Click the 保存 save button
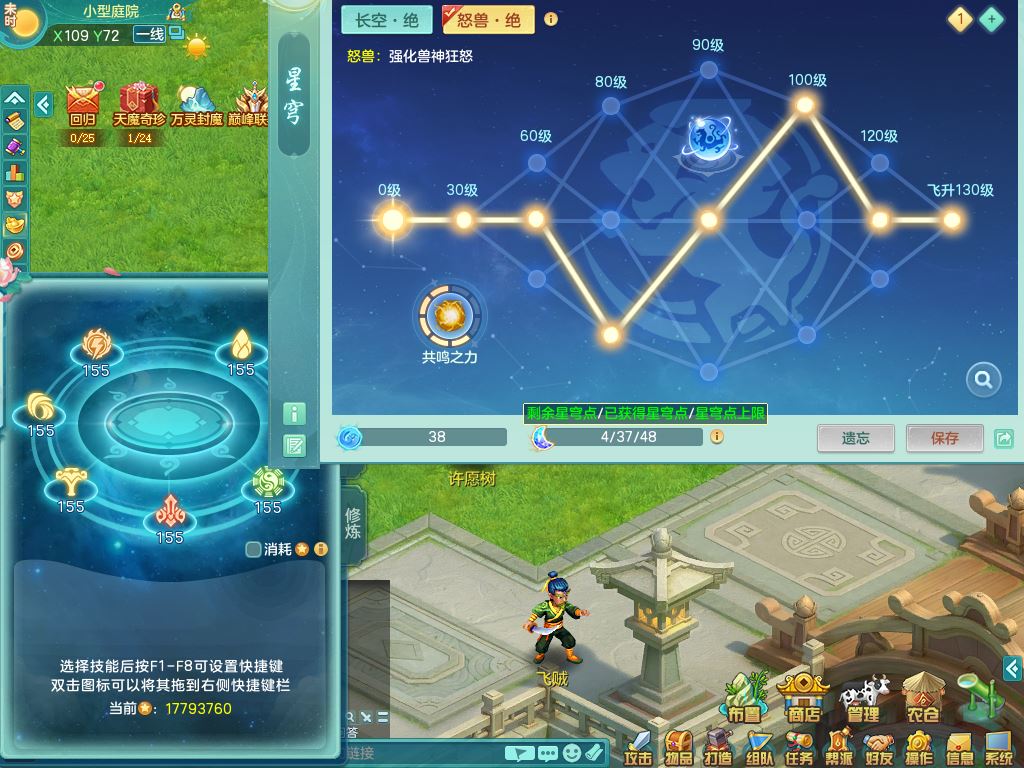The image size is (1024, 768). pyautogui.click(x=944, y=438)
